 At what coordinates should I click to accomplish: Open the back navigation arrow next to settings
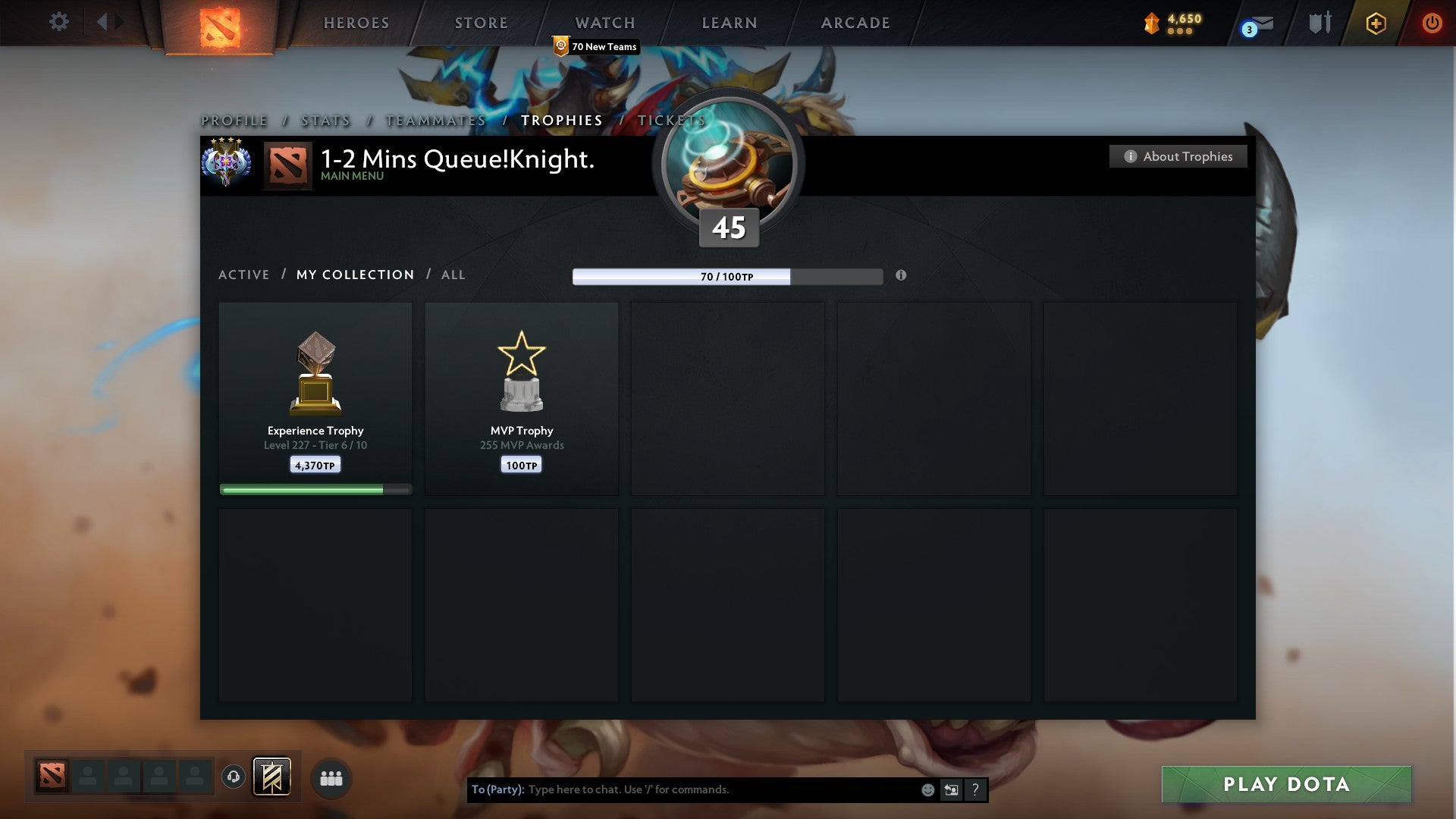point(104,21)
